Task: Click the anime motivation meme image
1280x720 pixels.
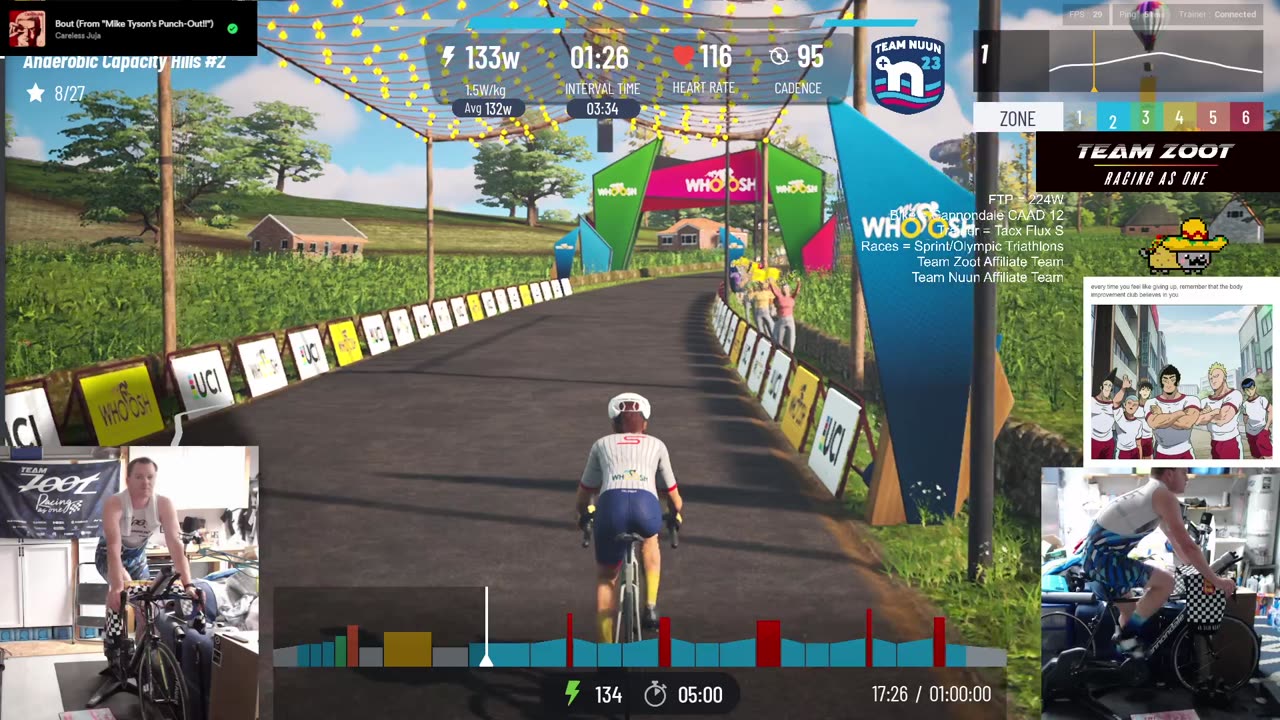Action: pos(1181,382)
